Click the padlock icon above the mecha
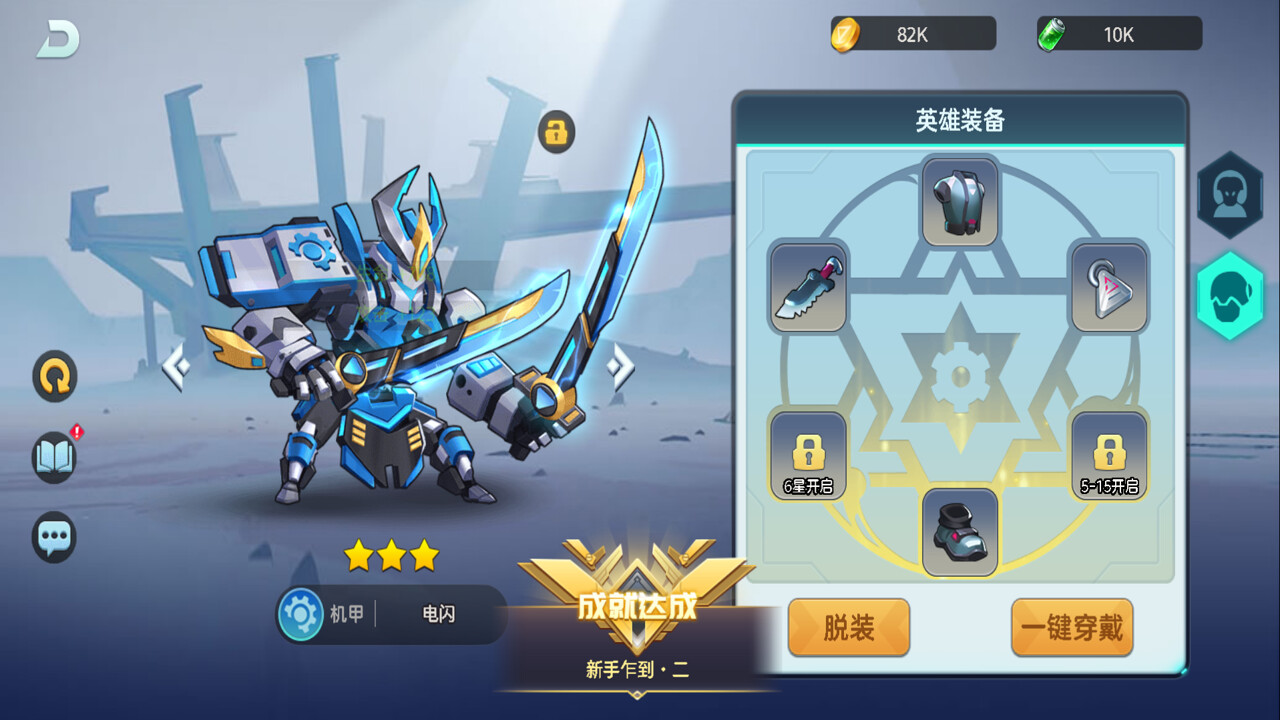The image size is (1280, 720). (x=557, y=131)
